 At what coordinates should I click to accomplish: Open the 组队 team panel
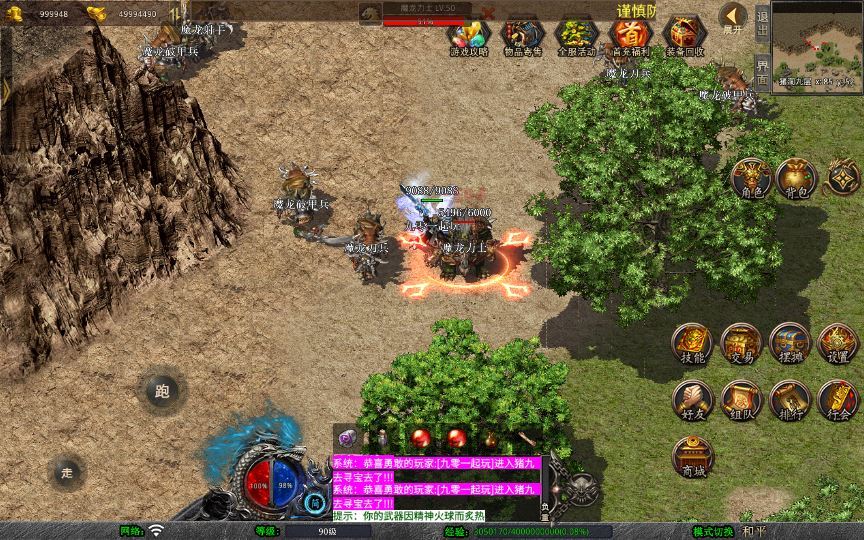[741, 400]
